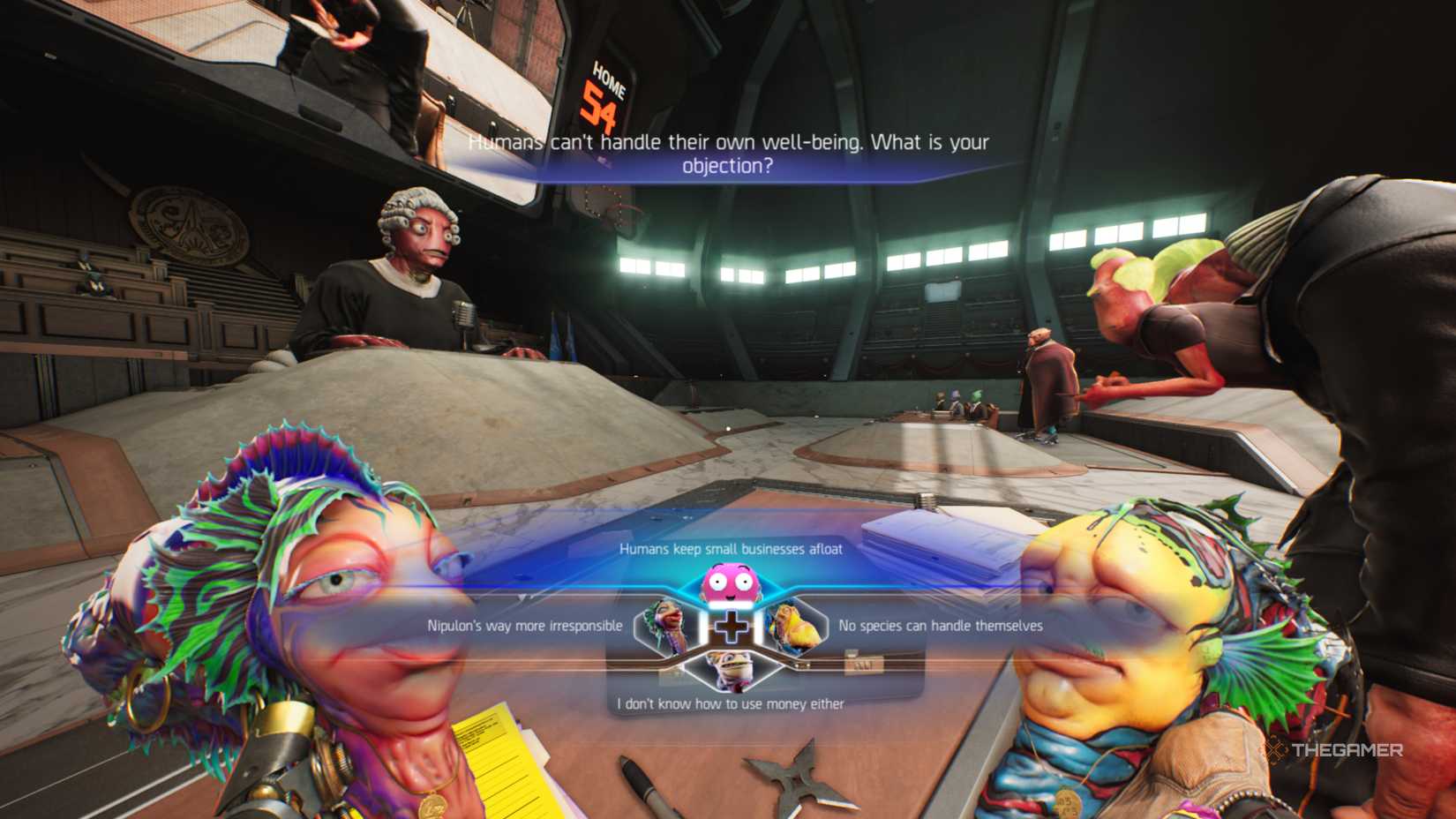Select "Nipulon's way more irresponsible" response
The width and height of the screenshot is (1456, 819).
point(521,625)
